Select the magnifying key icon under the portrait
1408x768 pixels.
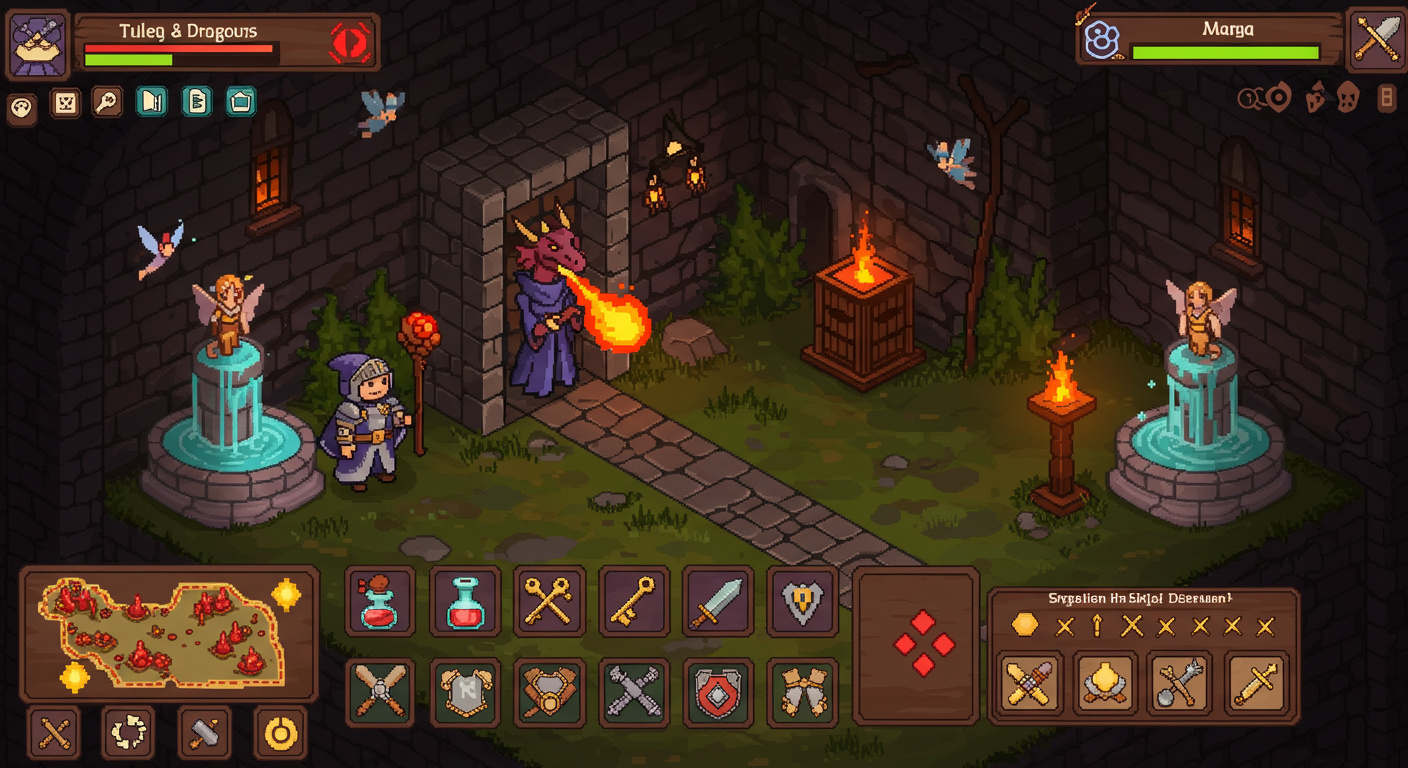(x=107, y=102)
